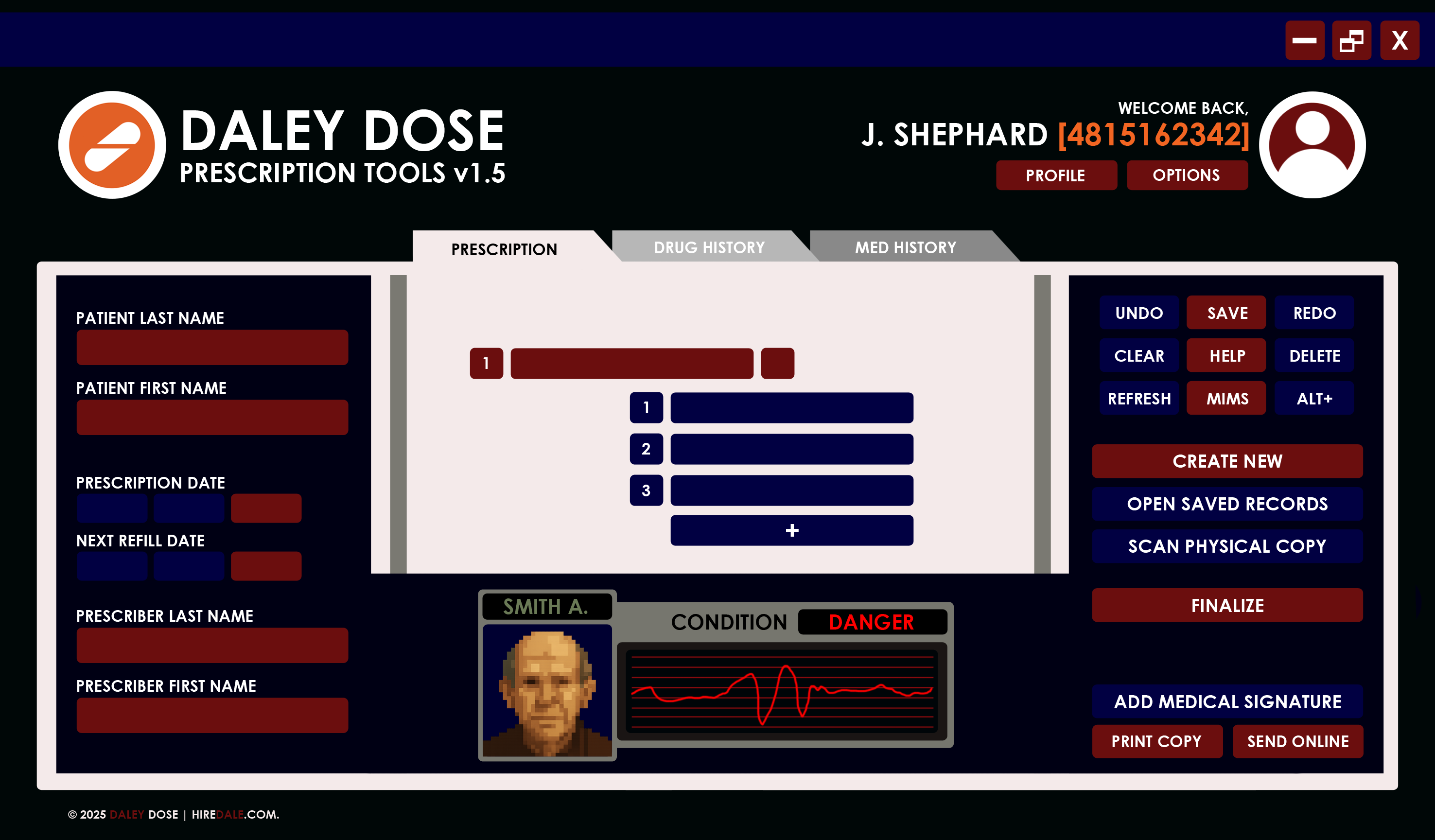Send the prescription online
Image resolution: width=1435 pixels, height=840 pixels.
click(x=1298, y=741)
